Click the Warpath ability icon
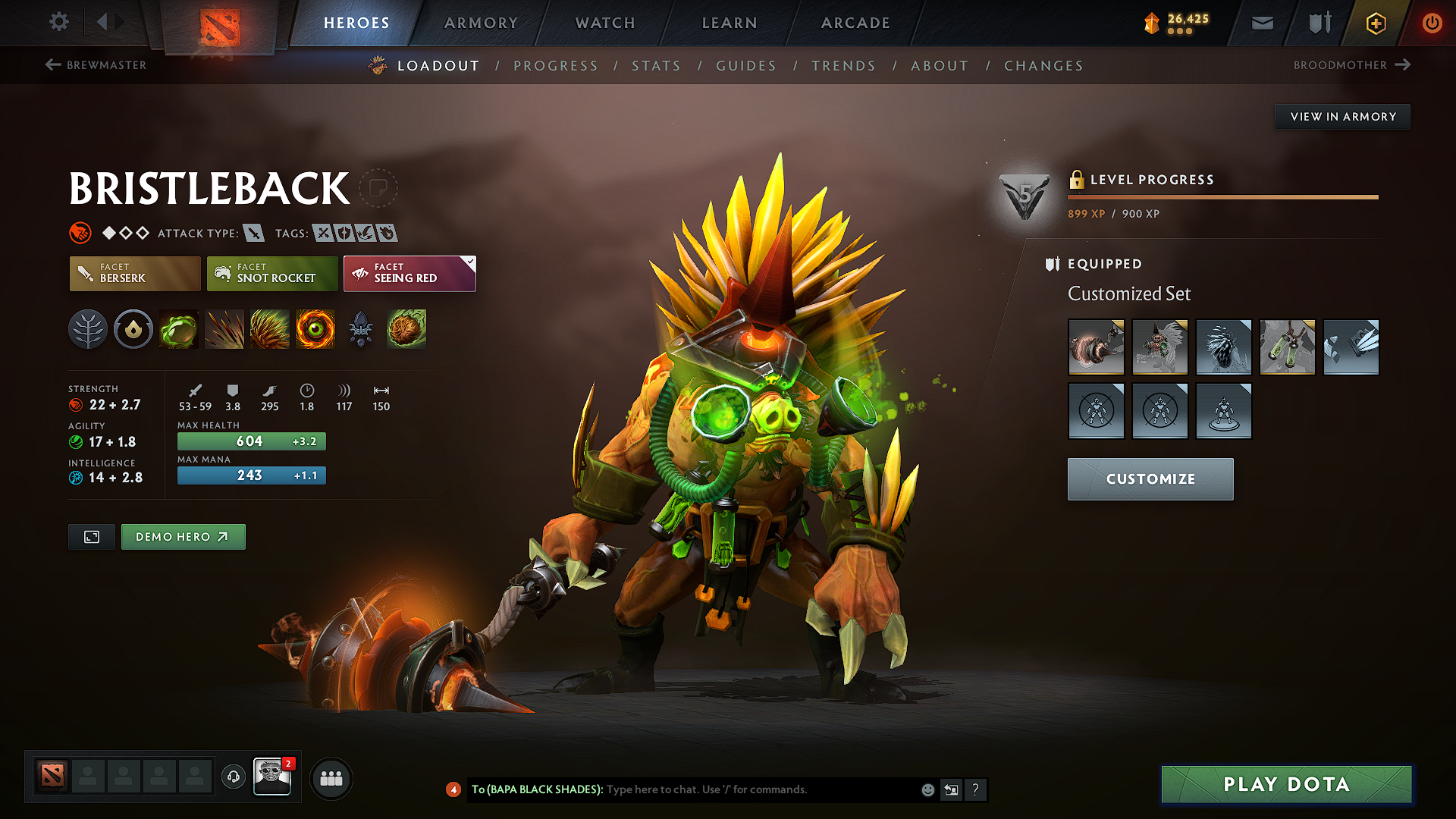Image resolution: width=1456 pixels, height=819 pixels. [315, 329]
